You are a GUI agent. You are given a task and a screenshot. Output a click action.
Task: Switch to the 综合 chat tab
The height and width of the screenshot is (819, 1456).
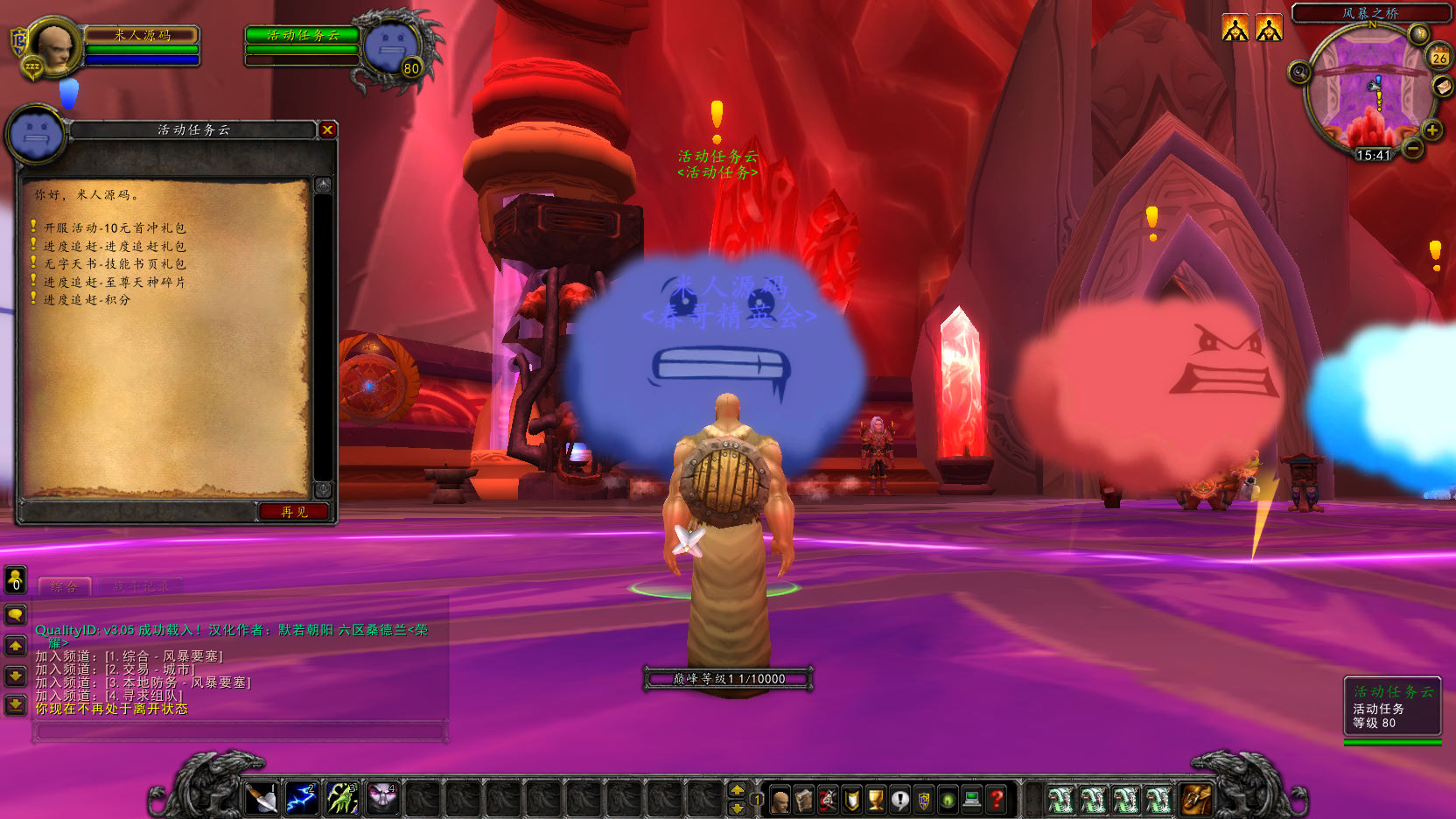click(65, 586)
